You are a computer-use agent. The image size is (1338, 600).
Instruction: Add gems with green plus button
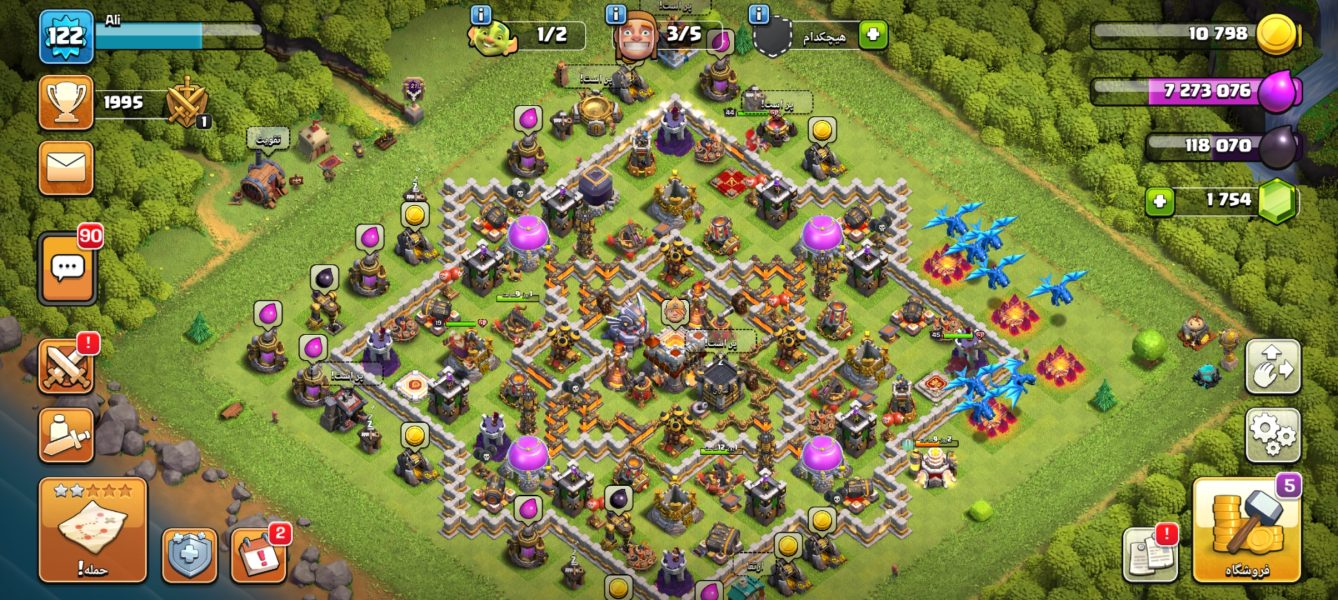1160,200
